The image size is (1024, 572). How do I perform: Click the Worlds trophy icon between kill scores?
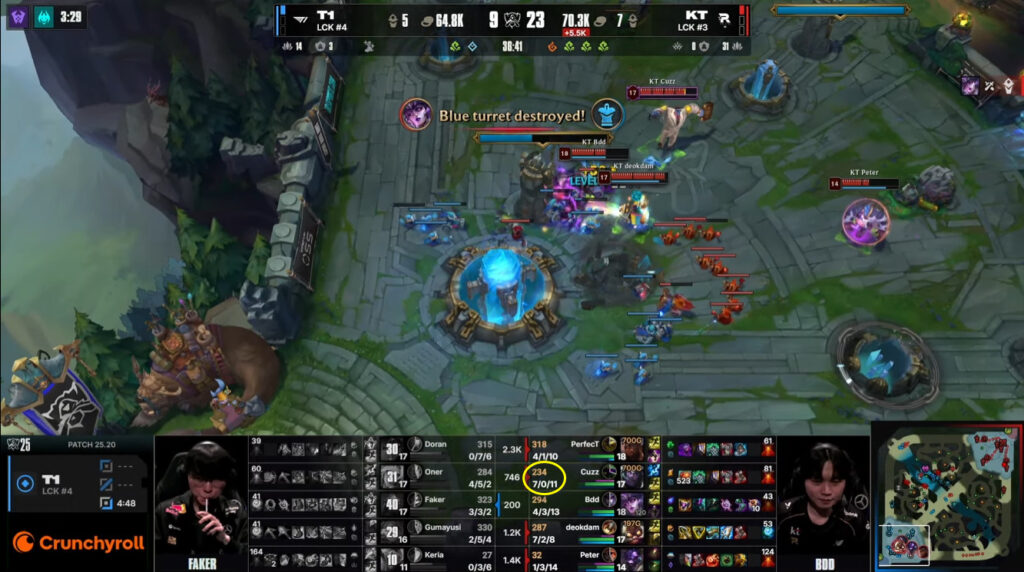pos(511,18)
